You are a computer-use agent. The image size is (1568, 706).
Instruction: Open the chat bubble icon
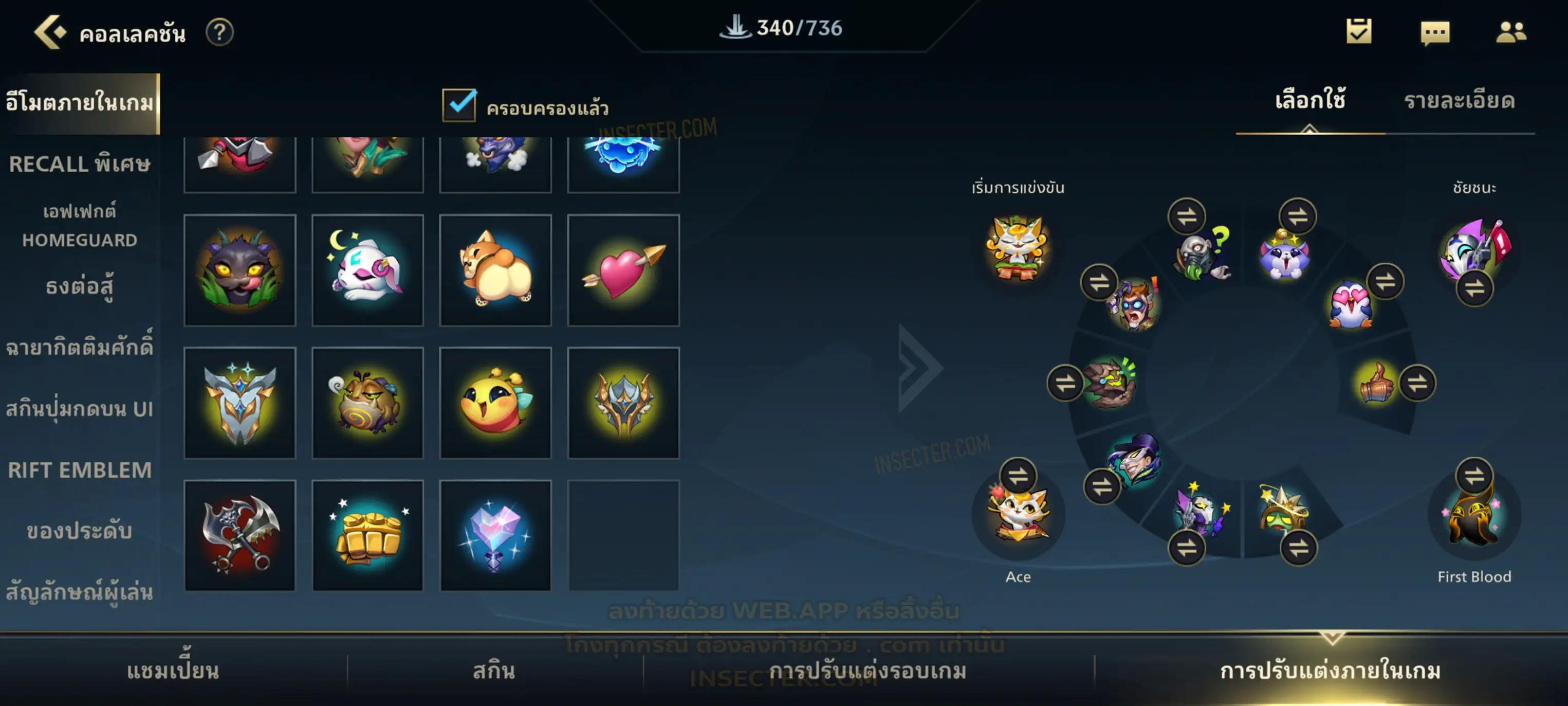point(1435,32)
